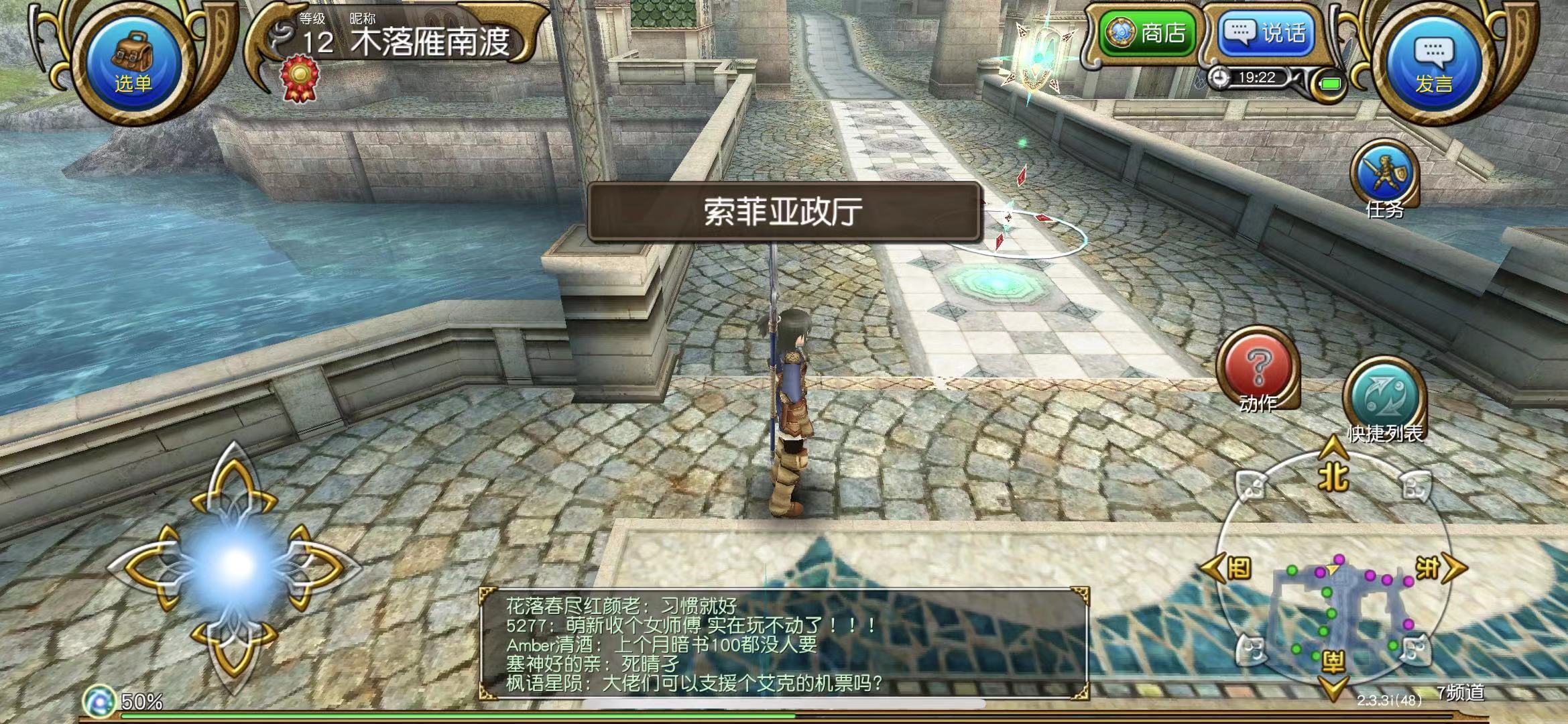This screenshot has height=724, width=1568.
Task: Open the 商店 shop
Action: tap(1149, 33)
